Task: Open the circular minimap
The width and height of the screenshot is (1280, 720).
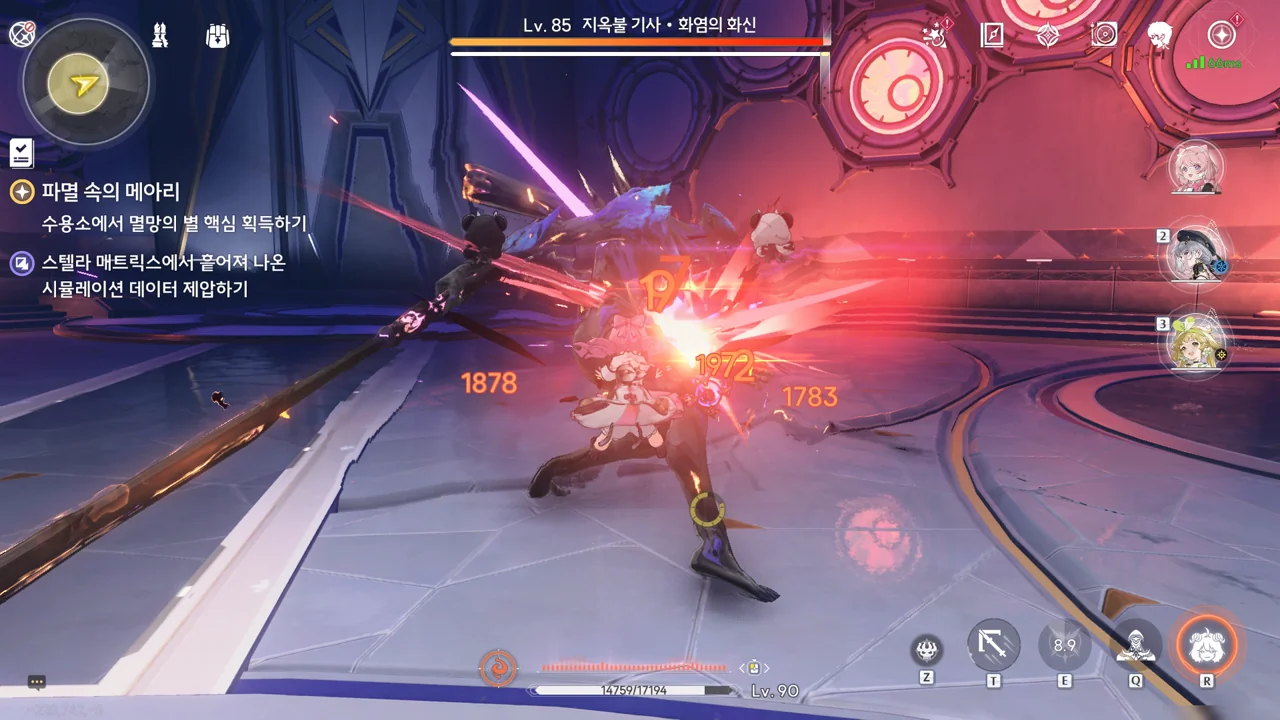Action: [85, 82]
